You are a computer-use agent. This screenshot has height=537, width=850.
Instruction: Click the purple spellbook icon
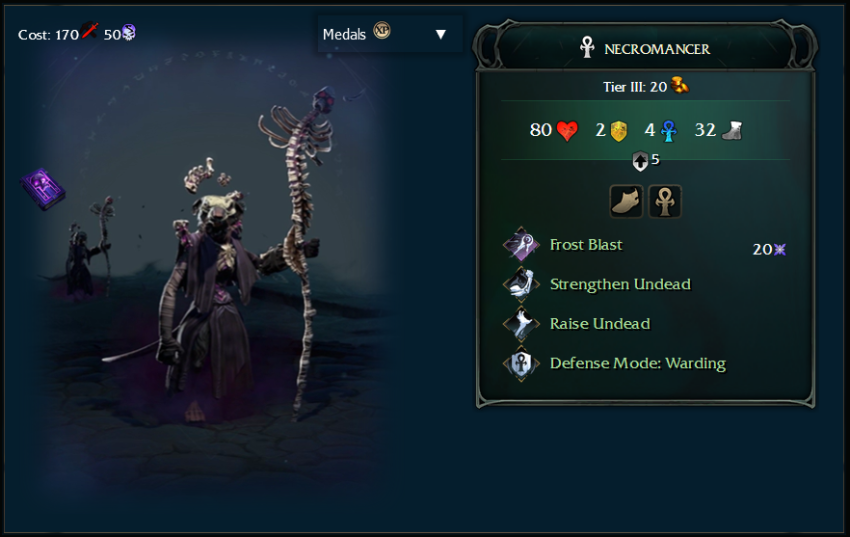pos(42,187)
